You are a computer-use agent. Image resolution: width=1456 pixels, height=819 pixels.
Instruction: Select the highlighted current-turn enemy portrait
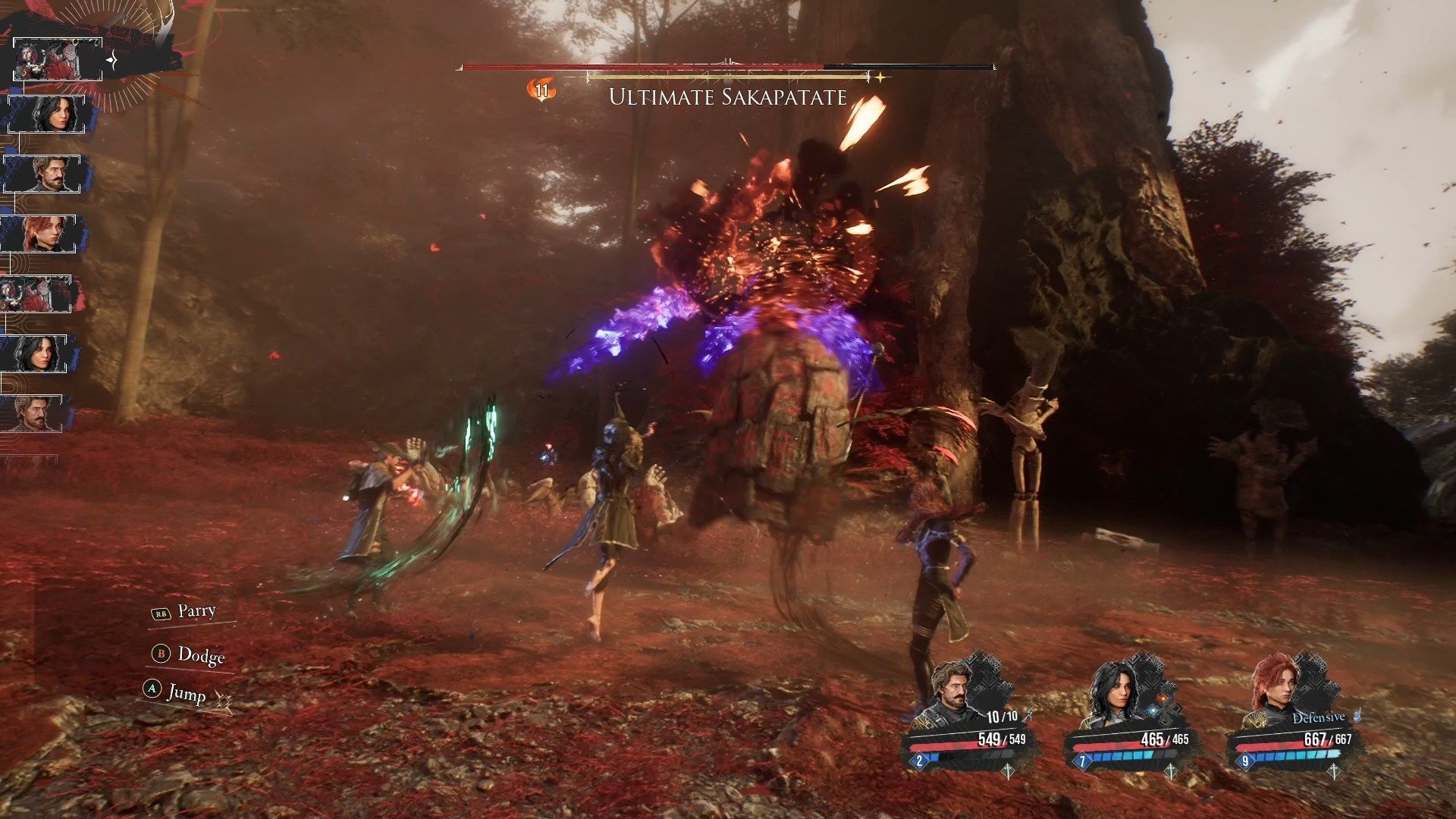click(x=58, y=59)
